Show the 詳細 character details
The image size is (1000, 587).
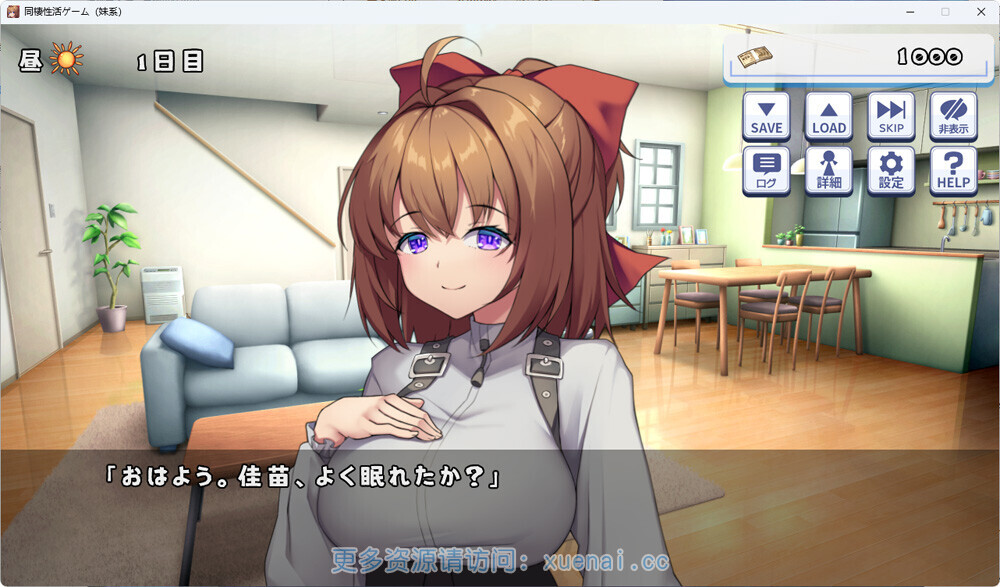pyautogui.click(x=828, y=170)
